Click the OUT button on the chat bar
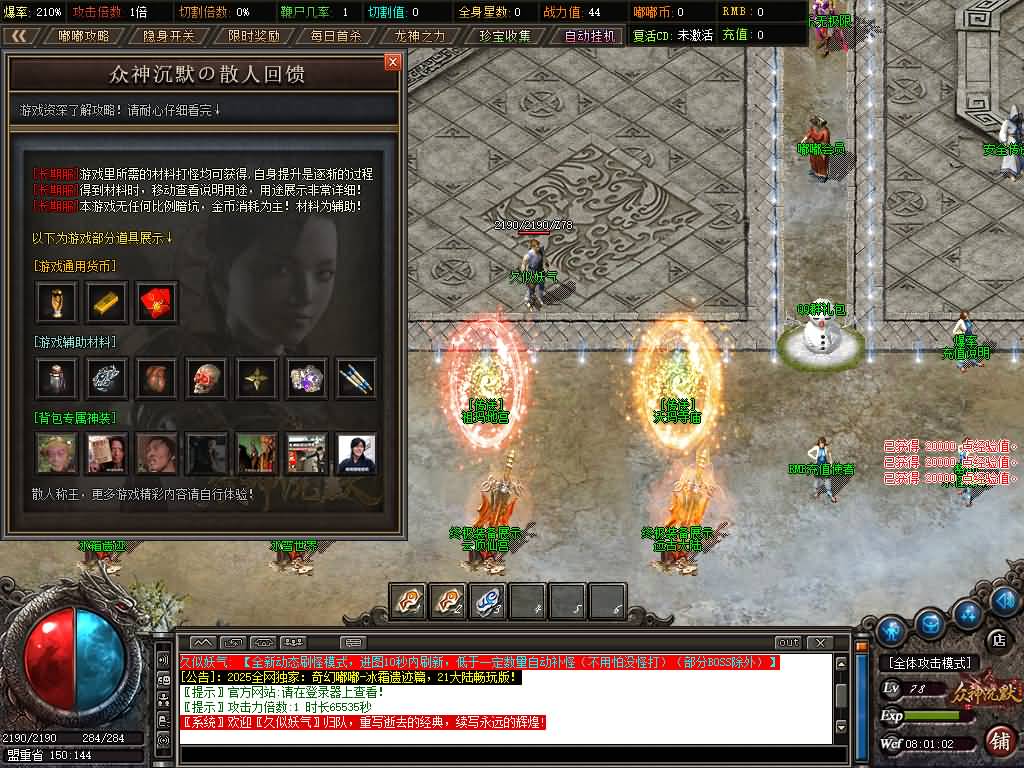The width and height of the screenshot is (1024, 768). click(x=788, y=642)
